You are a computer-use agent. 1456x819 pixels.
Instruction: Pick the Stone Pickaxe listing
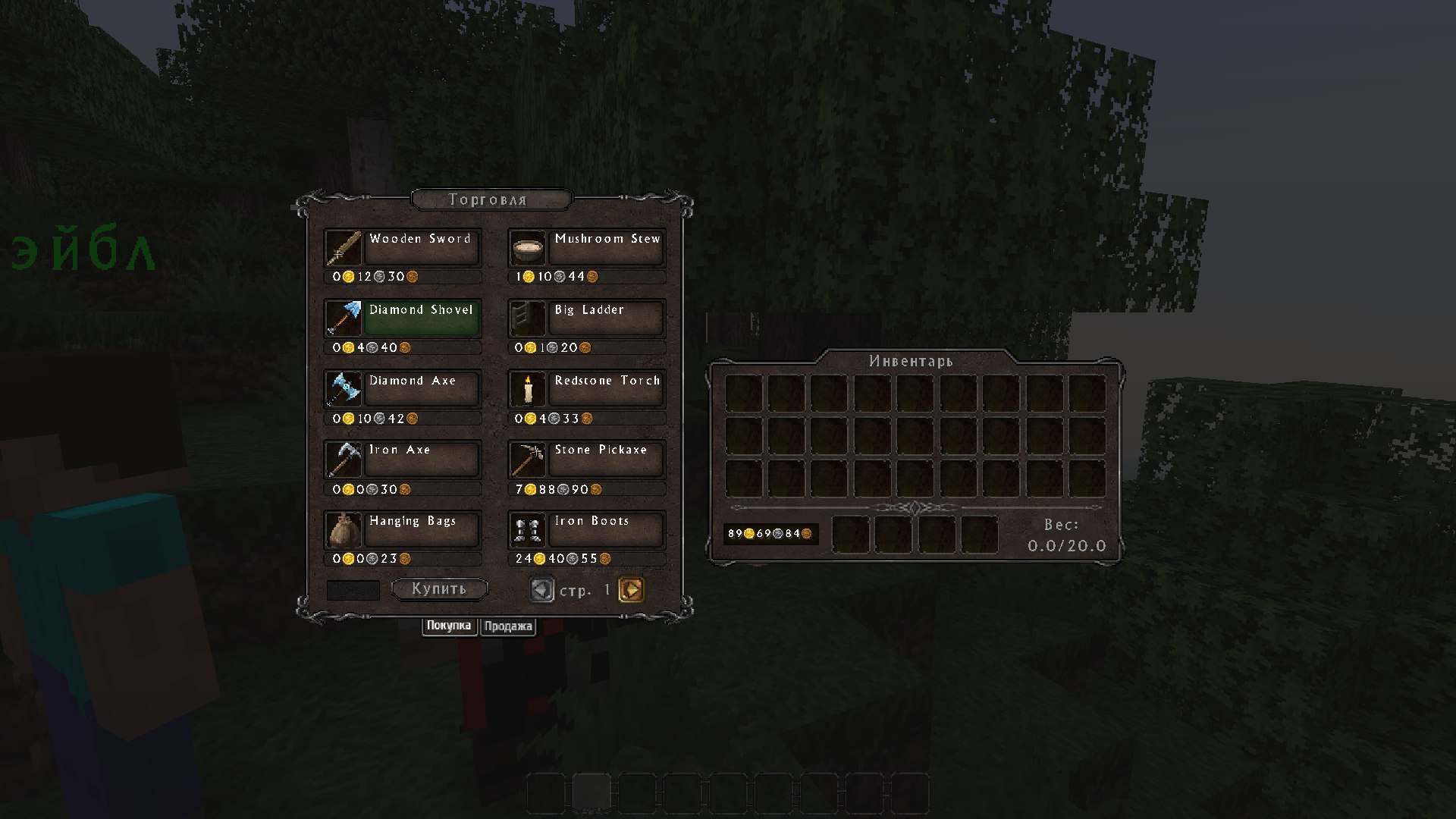tap(606, 460)
